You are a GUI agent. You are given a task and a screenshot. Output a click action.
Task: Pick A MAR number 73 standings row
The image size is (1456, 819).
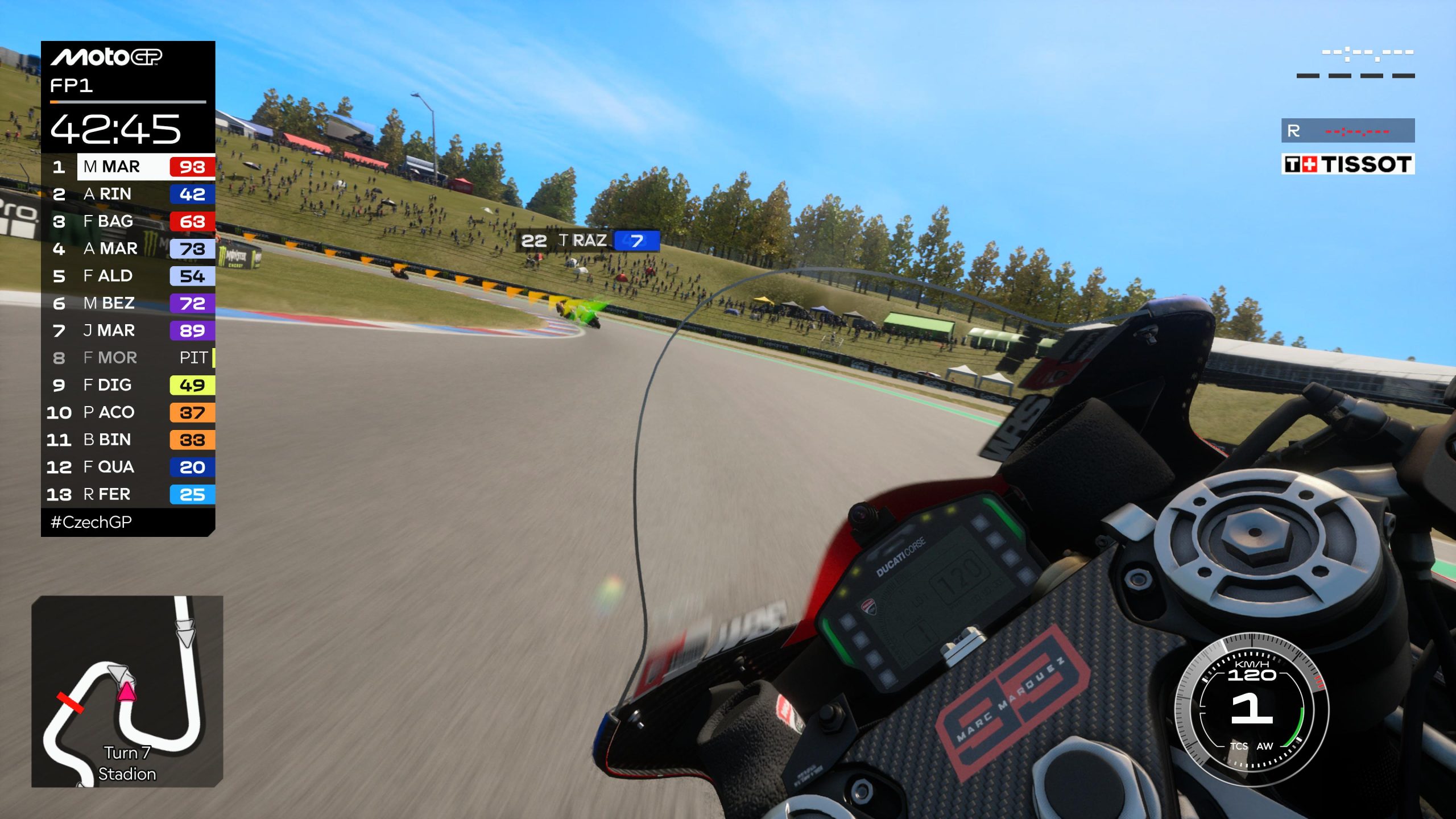[x=129, y=249]
